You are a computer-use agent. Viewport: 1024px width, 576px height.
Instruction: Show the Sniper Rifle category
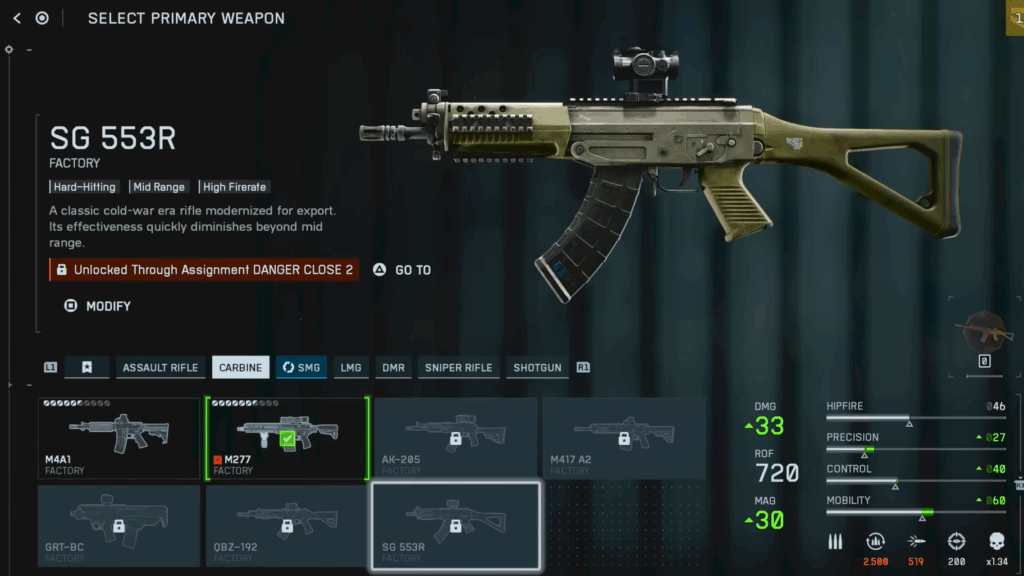[458, 368]
